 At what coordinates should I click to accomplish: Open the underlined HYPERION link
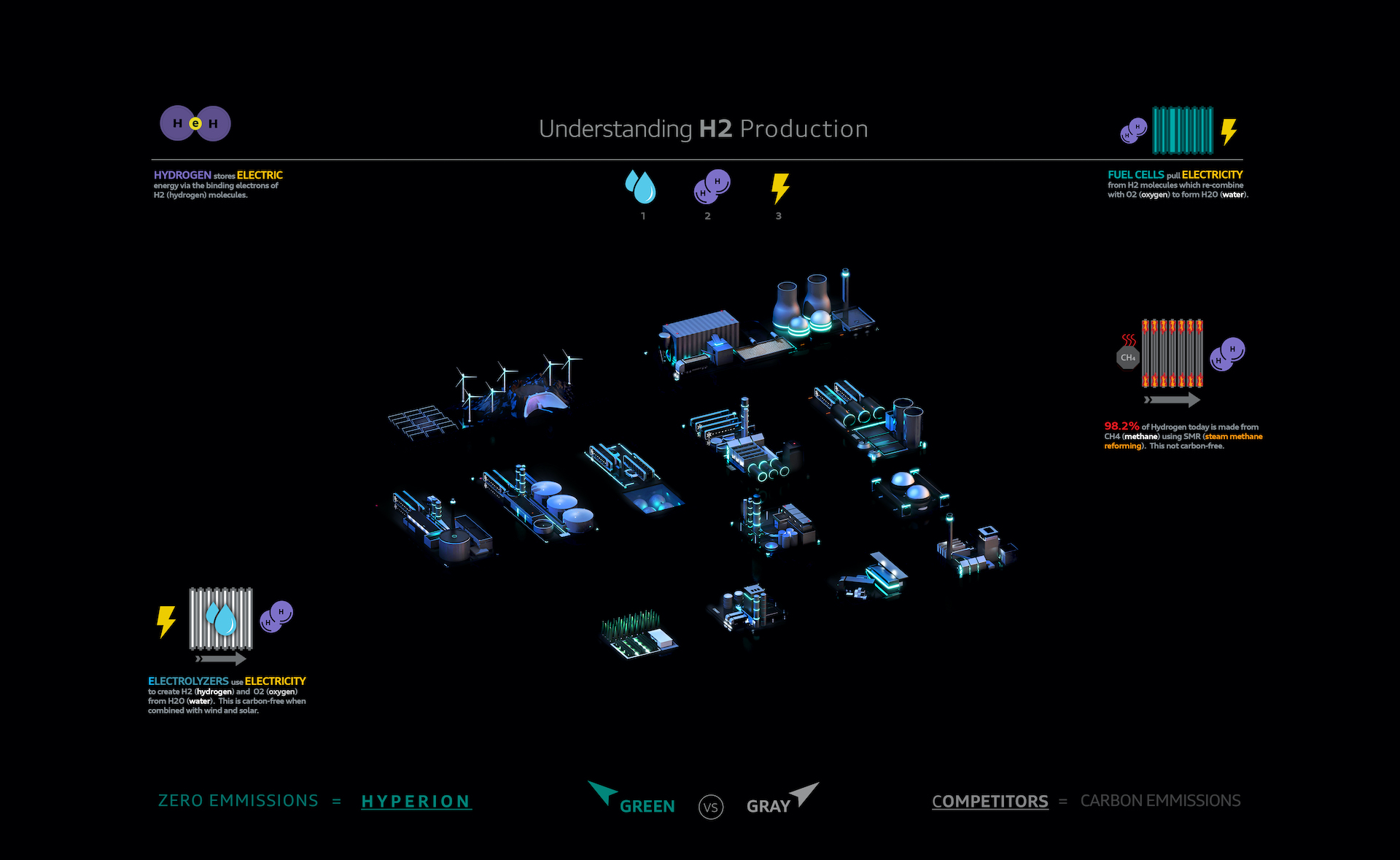click(x=416, y=802)
